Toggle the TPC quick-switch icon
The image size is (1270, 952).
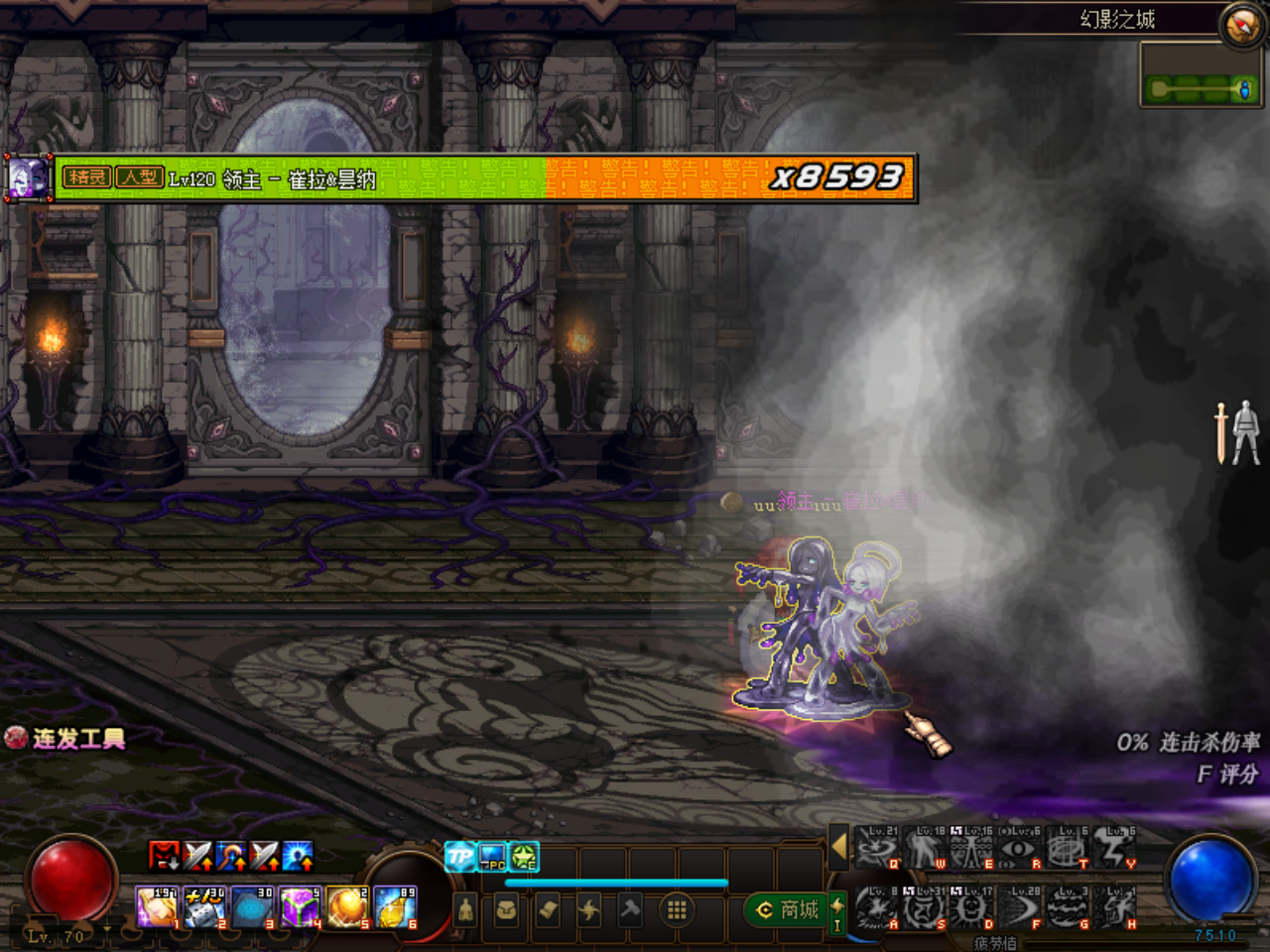[490, 857]
